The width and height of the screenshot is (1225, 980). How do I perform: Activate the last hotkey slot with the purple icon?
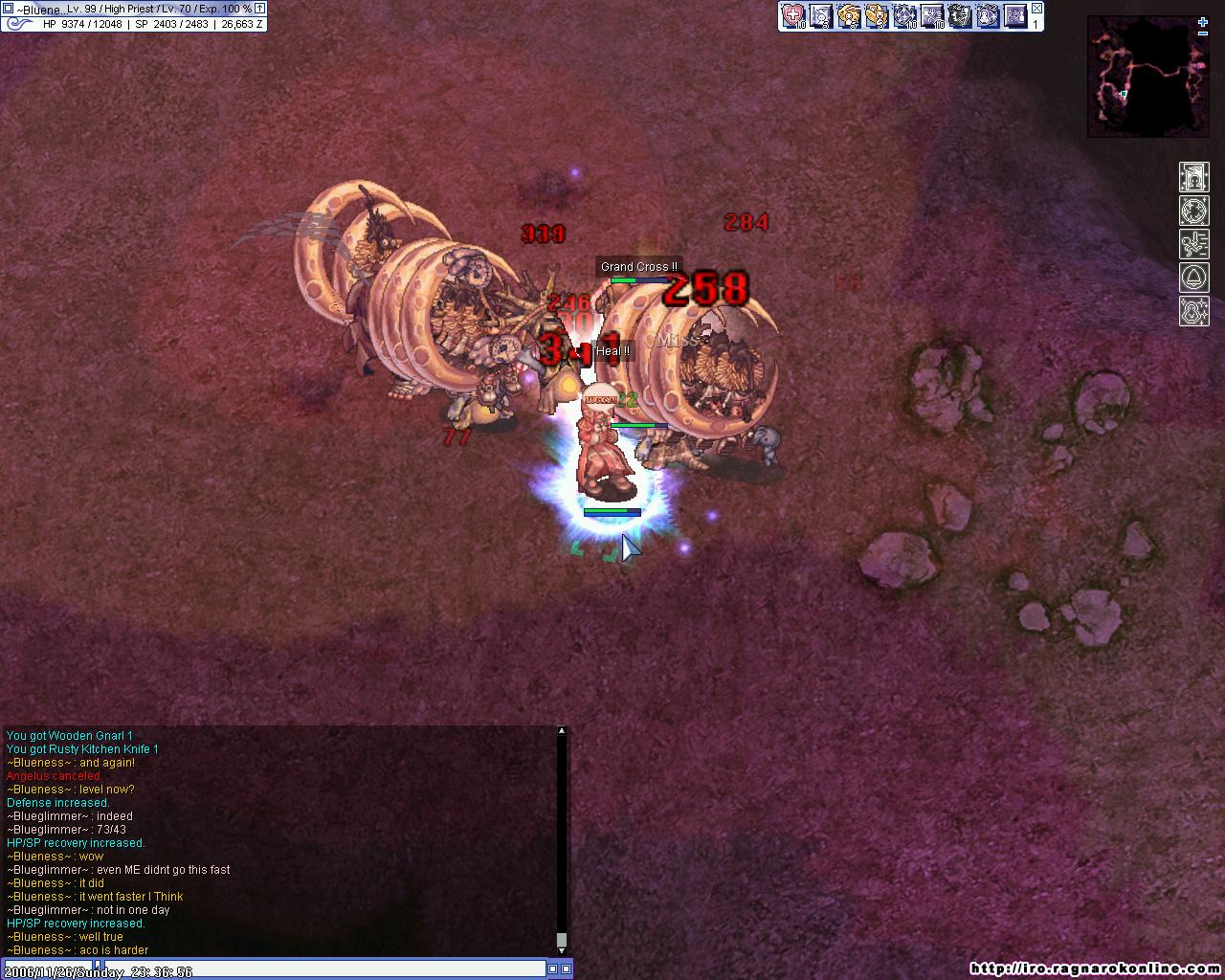(1014, 15)
